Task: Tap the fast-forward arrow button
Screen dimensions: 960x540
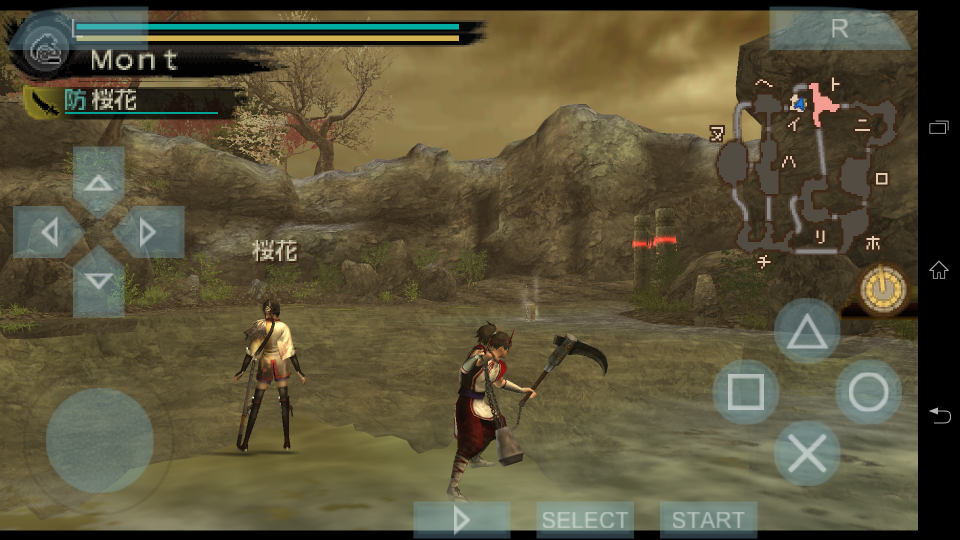Action: tap(461, 520)
